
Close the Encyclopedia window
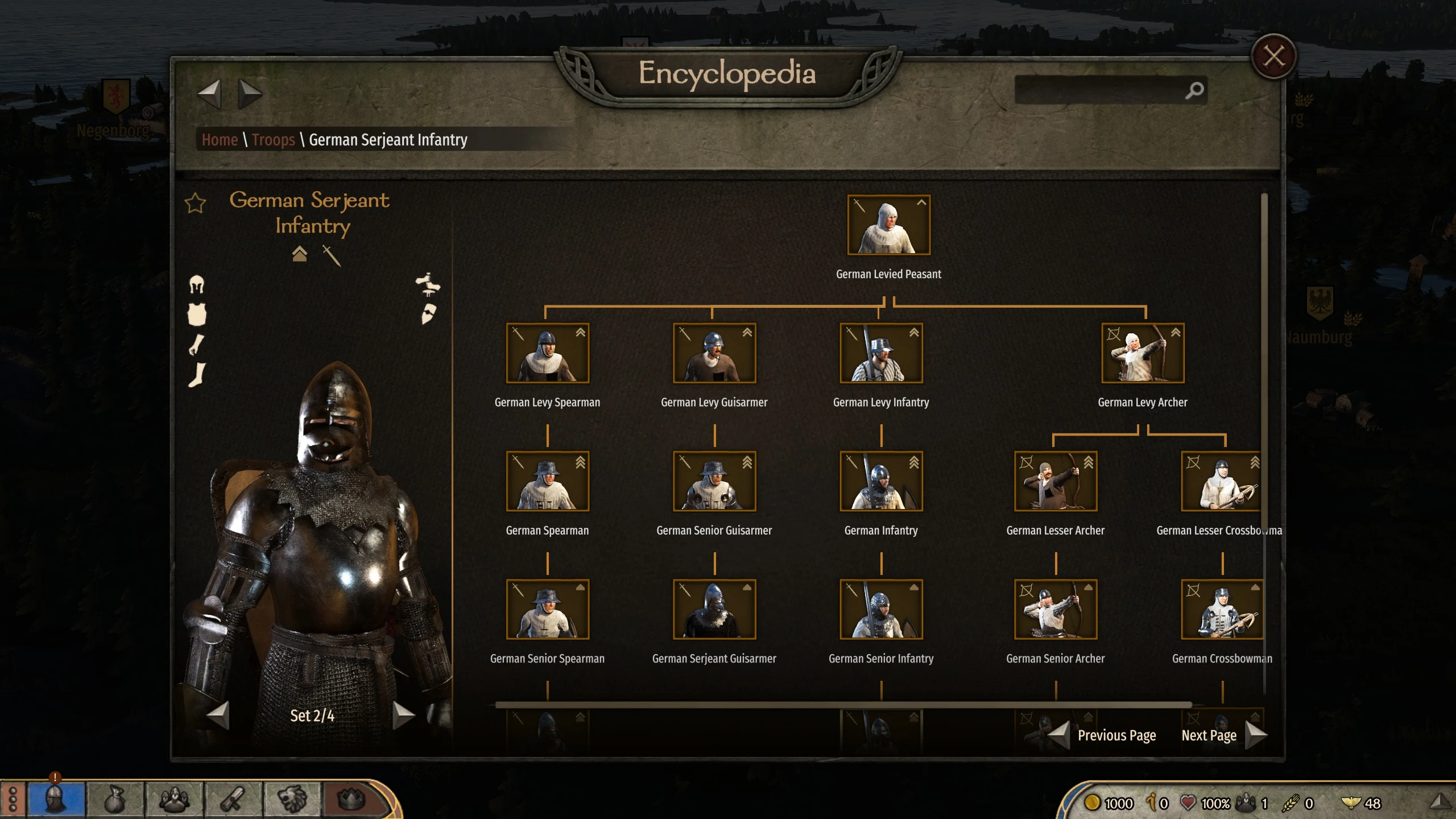1273,57
